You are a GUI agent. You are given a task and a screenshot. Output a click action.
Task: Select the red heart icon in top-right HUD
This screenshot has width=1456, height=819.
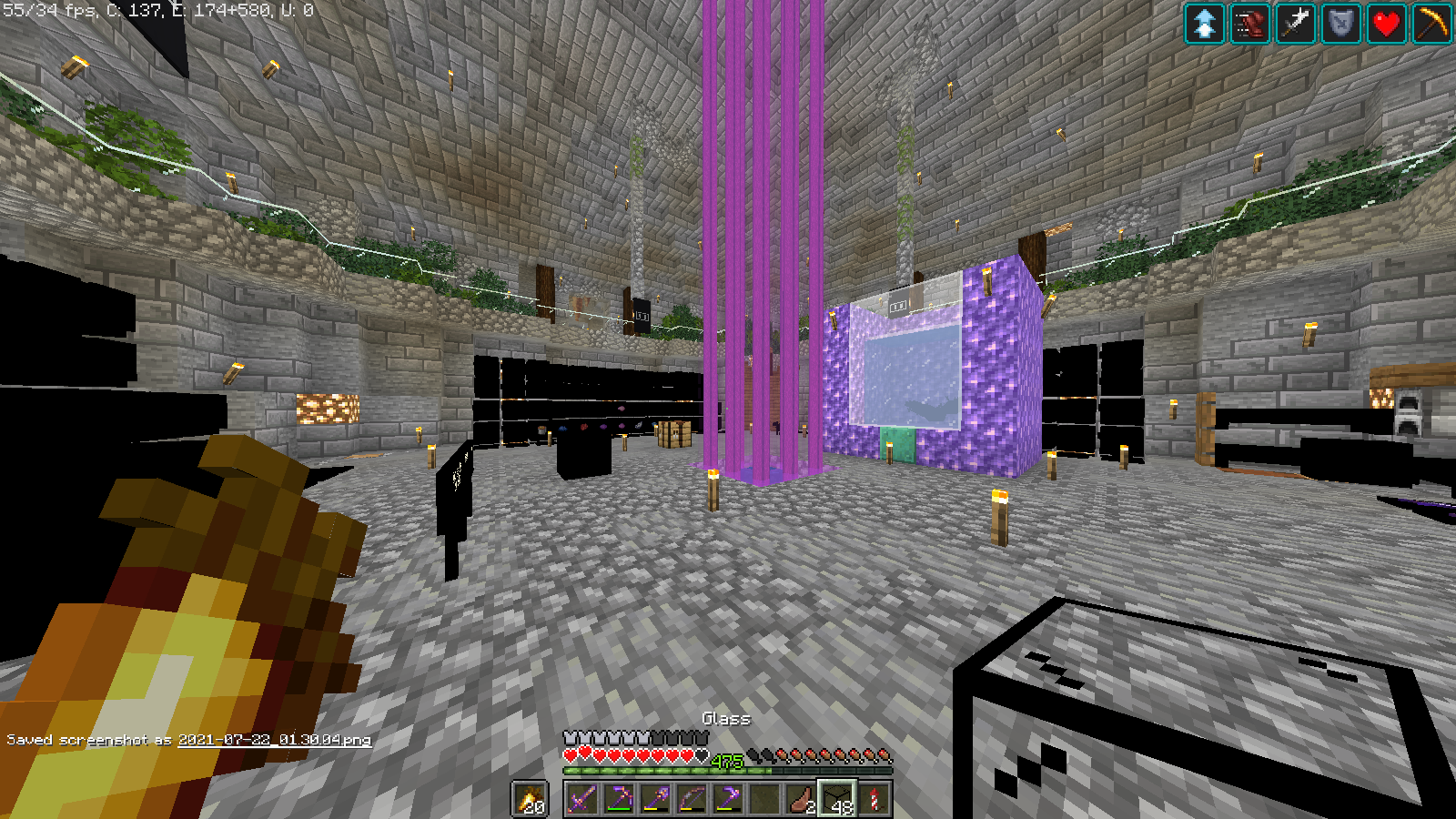pyautogui.click(x=1385, y=24)
